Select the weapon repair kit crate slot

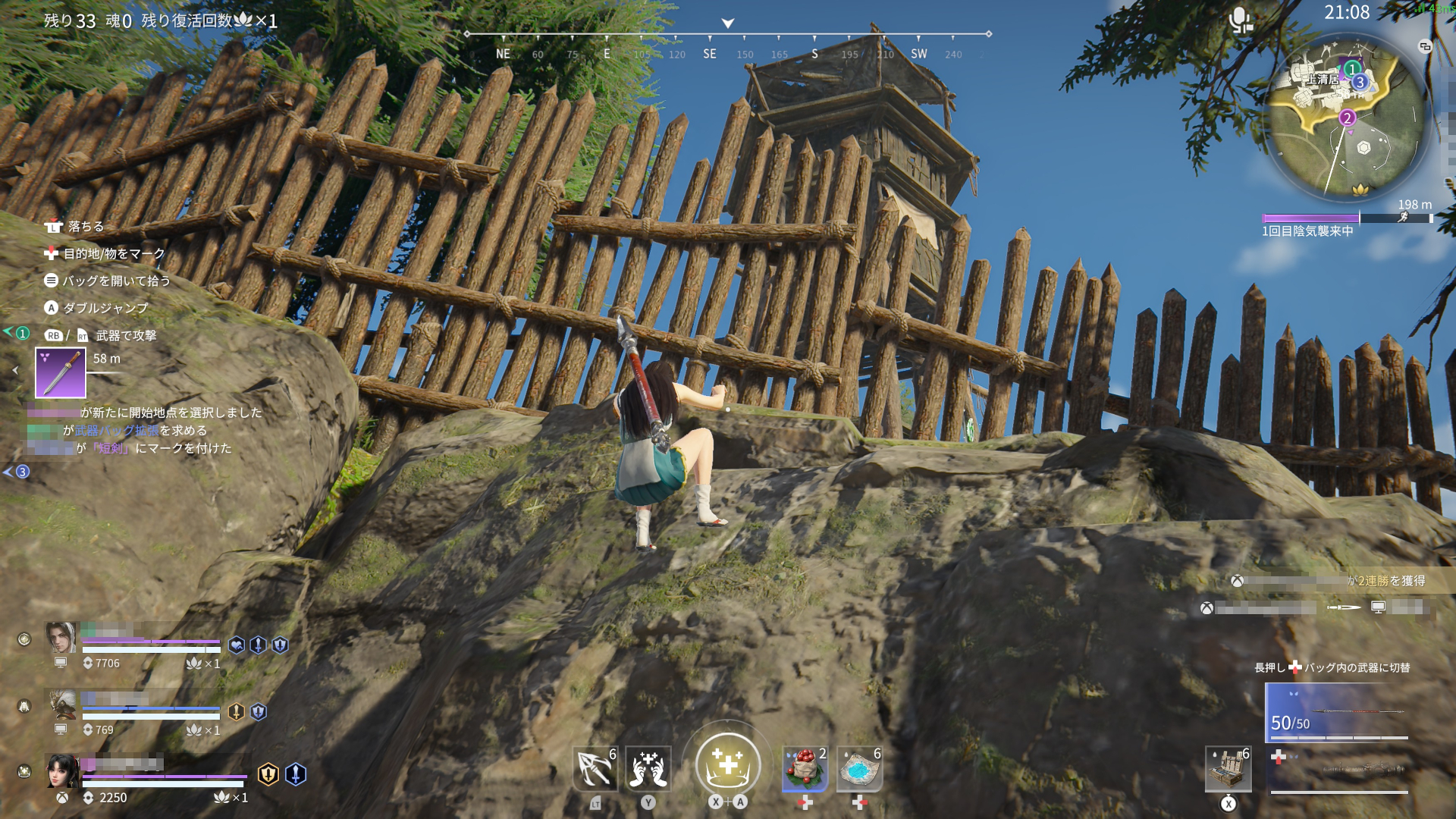tap(1228, 769)
